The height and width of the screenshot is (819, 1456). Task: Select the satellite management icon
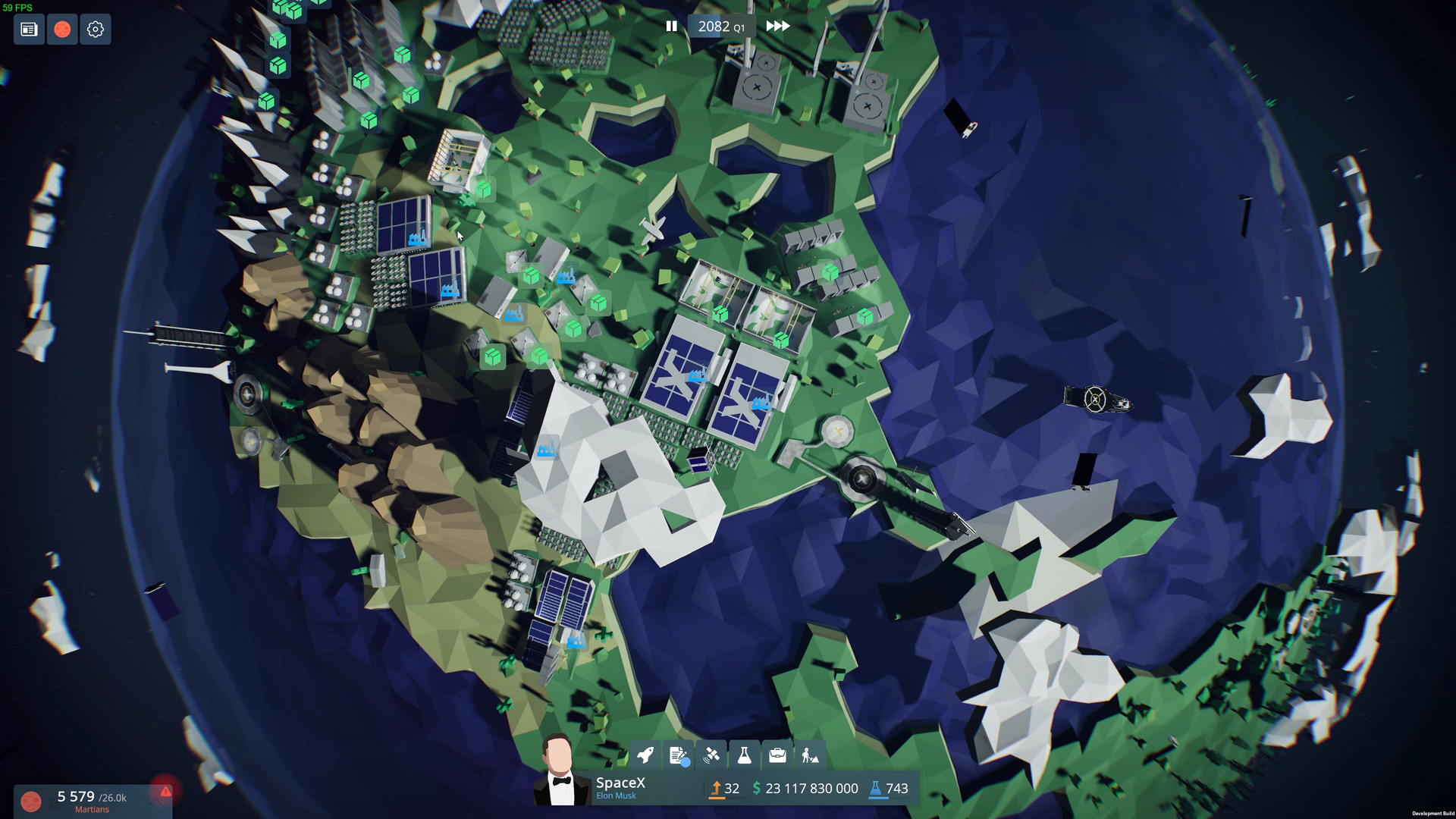pyautogui.click(x=711, y=755)
